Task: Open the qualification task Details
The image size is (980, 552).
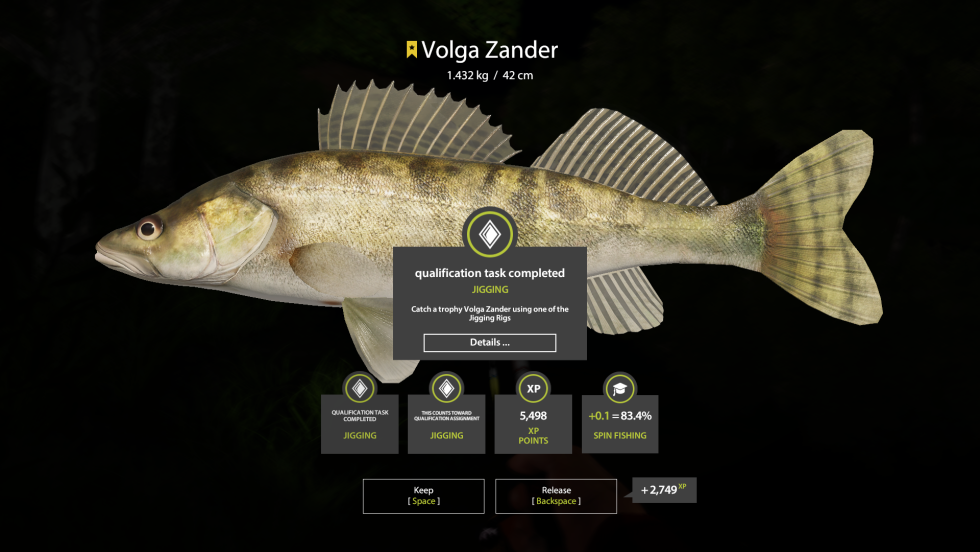Action: (x=489, y=343)
